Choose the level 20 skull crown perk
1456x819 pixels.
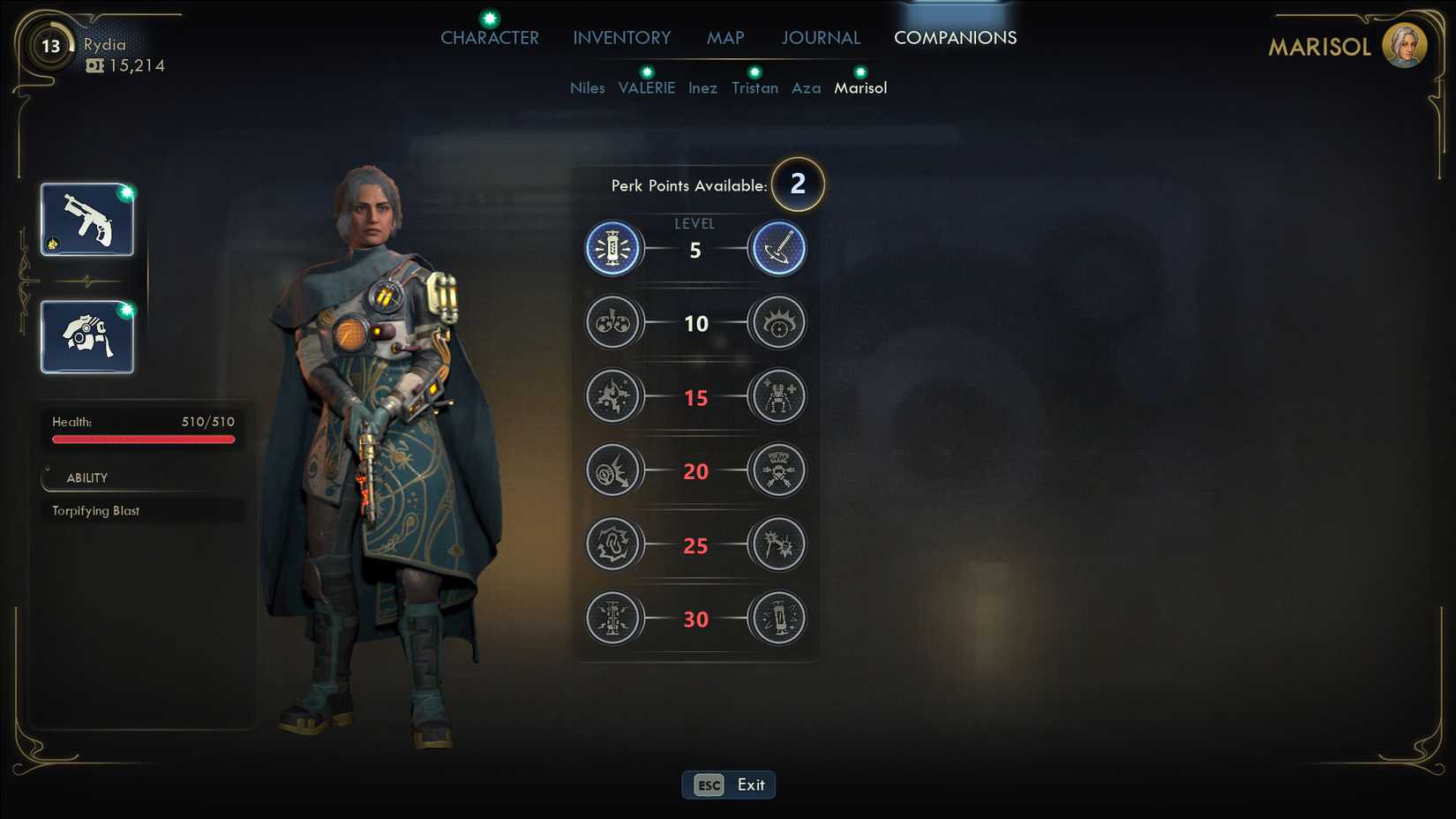pyautogui.click(x=777, y=470)
